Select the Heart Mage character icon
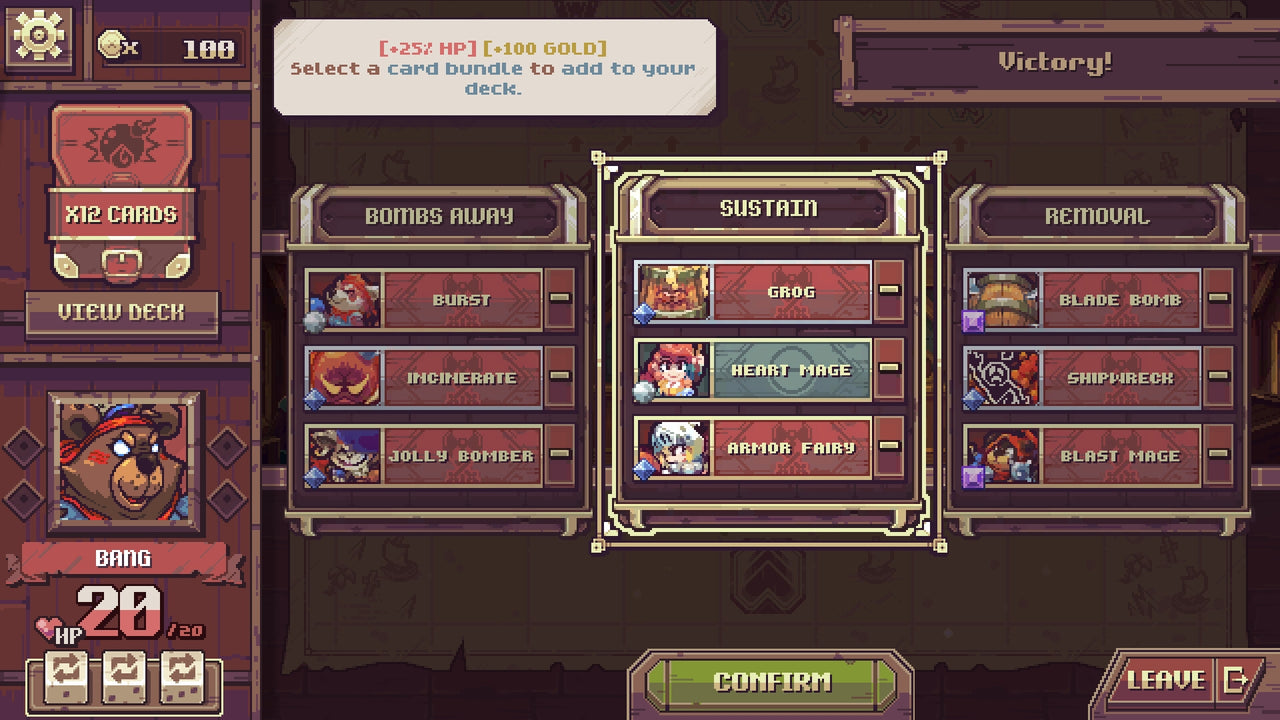 [x=673, y=369]
